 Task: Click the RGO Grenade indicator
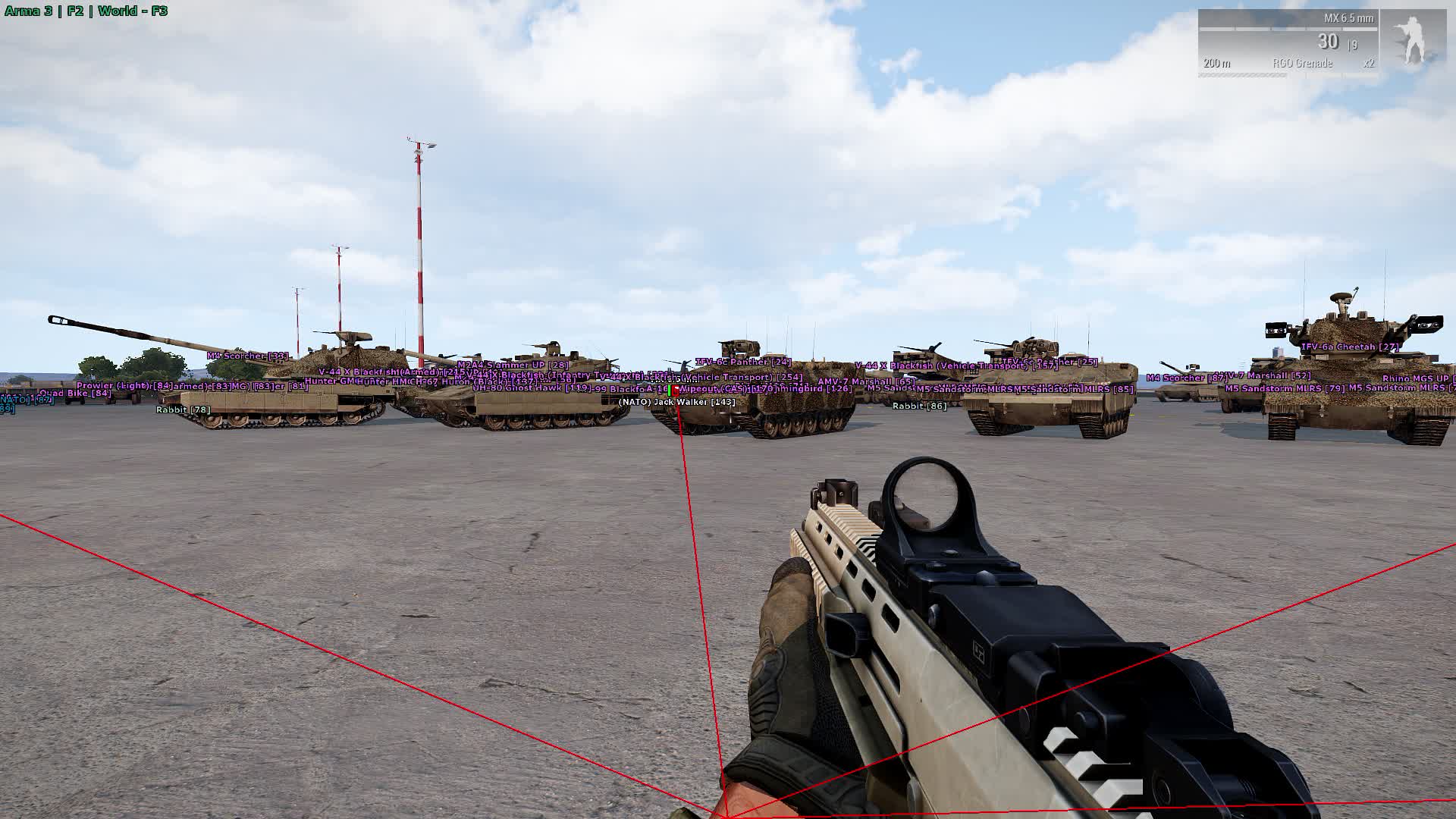1302,64
